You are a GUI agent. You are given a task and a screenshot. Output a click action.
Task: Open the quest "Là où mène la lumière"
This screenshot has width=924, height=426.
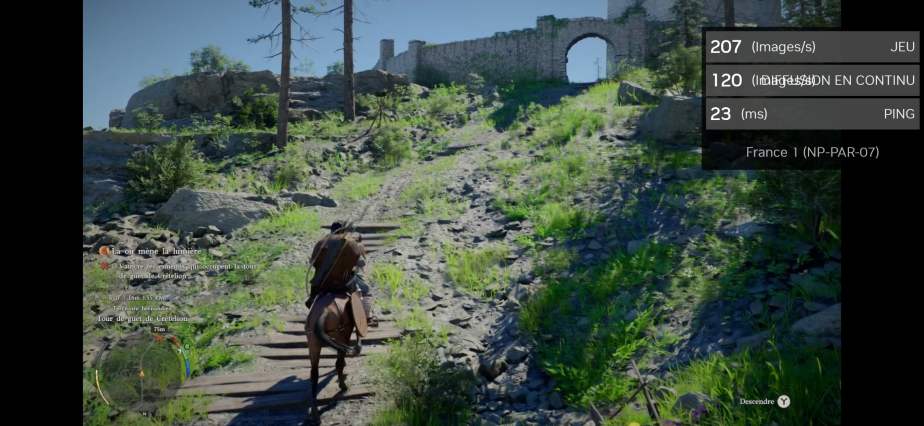pos(157,251)
